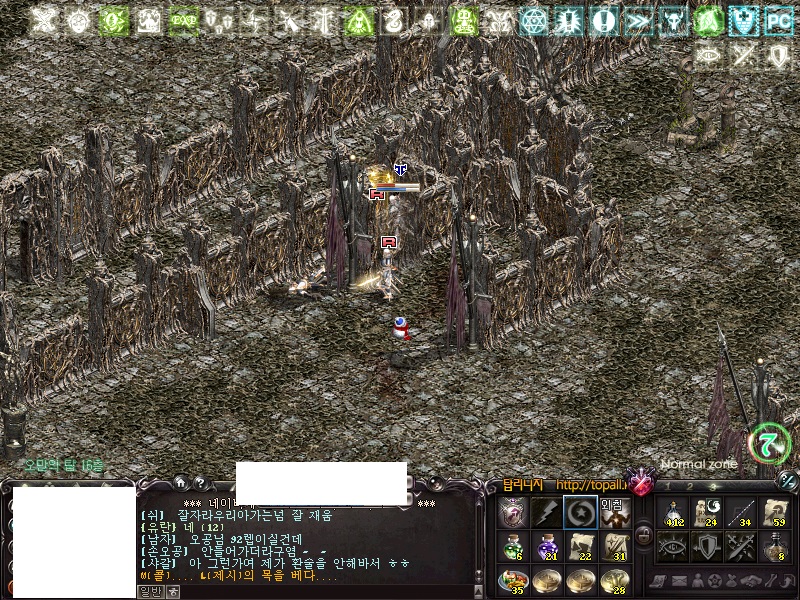This screenshot has height=600, width=800.
Task: Activate the lightning bolt skill
Action: coord(546,512)
